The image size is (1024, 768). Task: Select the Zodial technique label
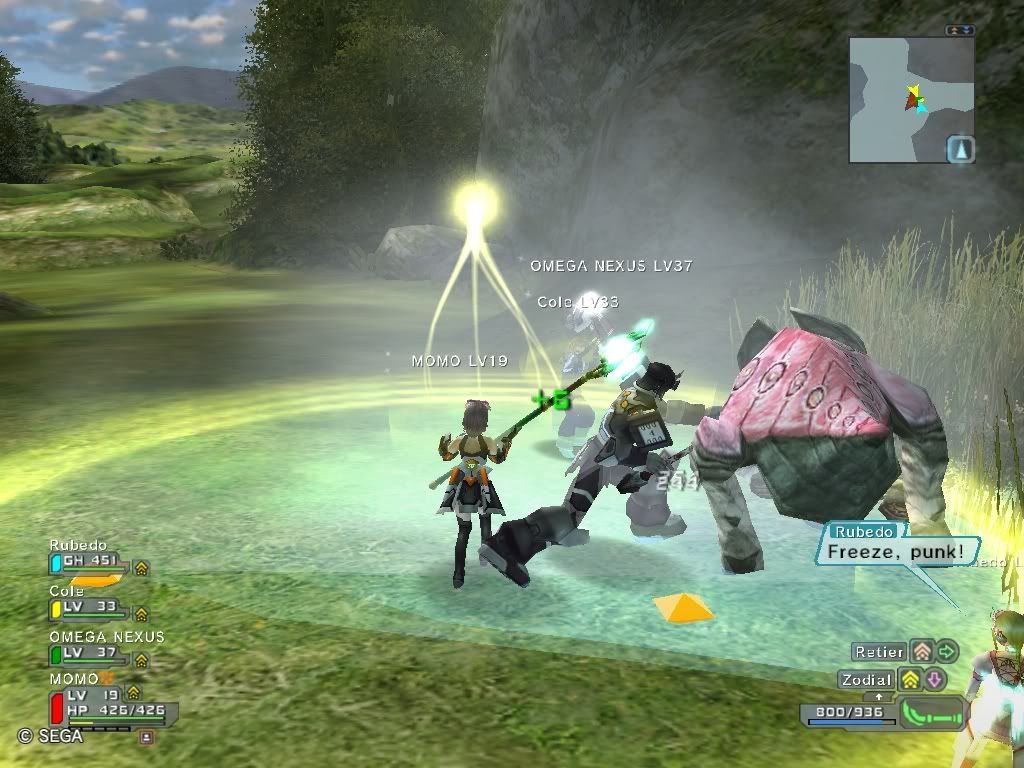(x=866, y=680)
